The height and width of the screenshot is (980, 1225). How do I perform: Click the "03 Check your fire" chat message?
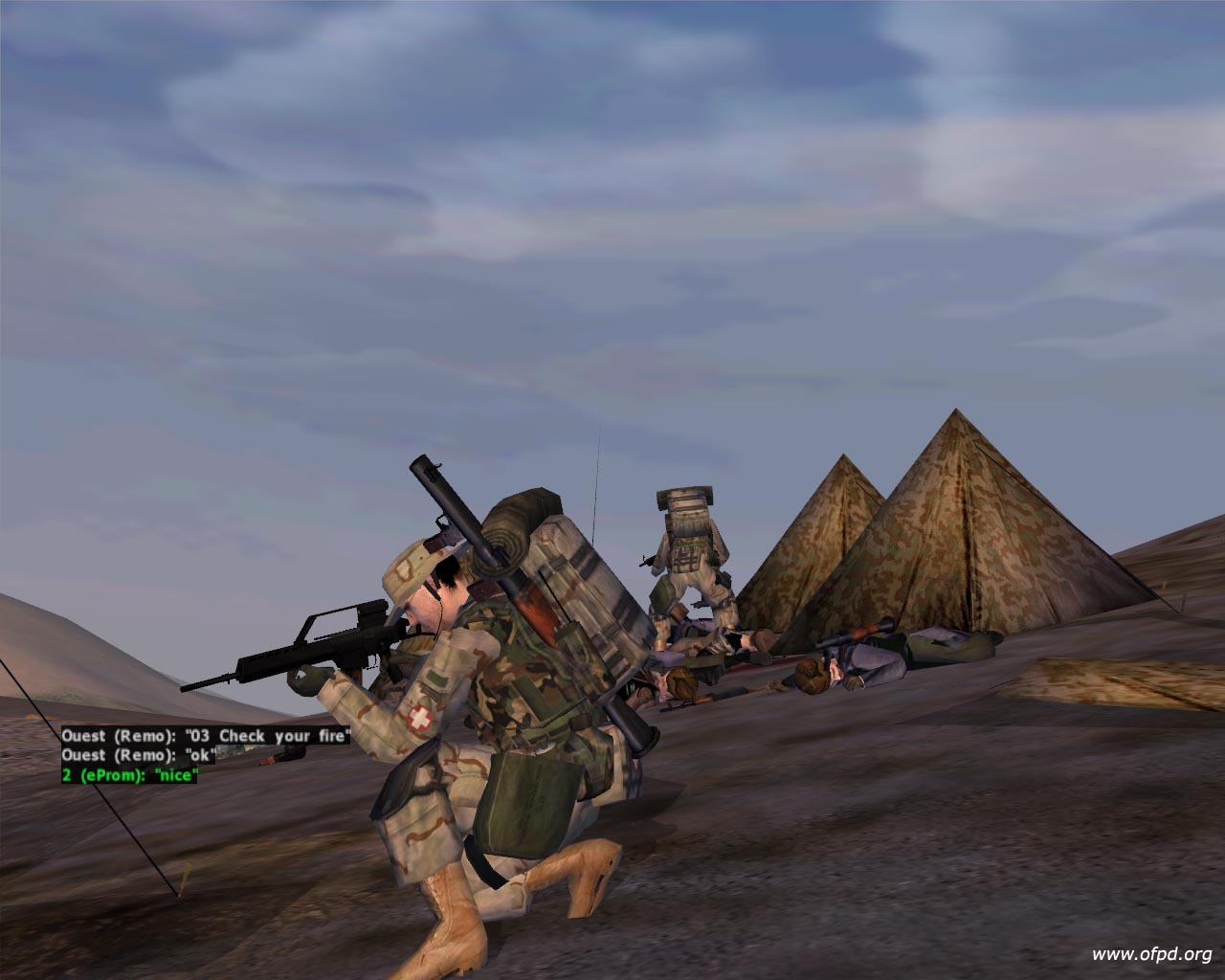pyautogui.click(x=206, y=736)
